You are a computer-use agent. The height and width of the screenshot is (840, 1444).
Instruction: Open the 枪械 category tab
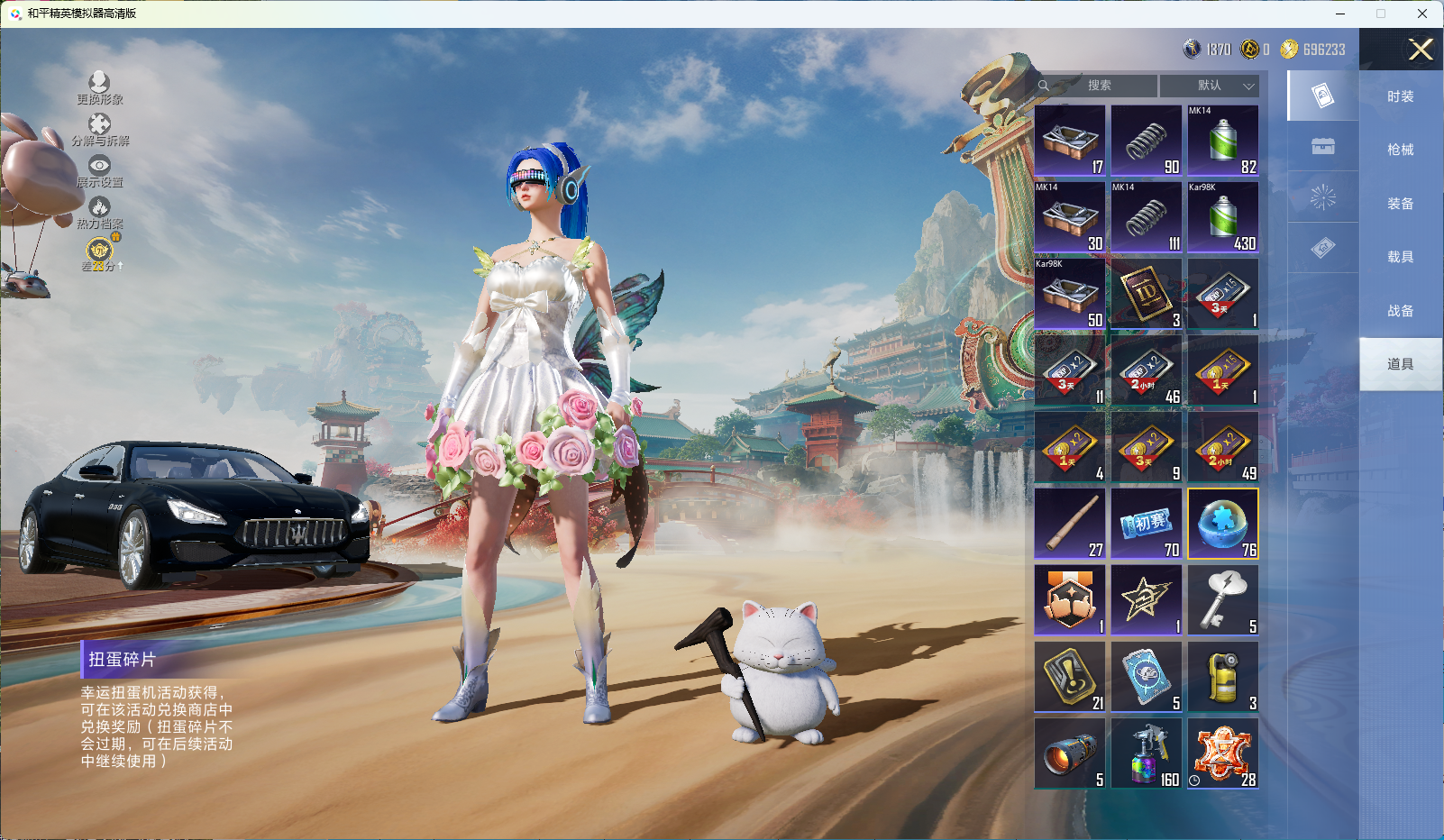tap(1400, 150)
